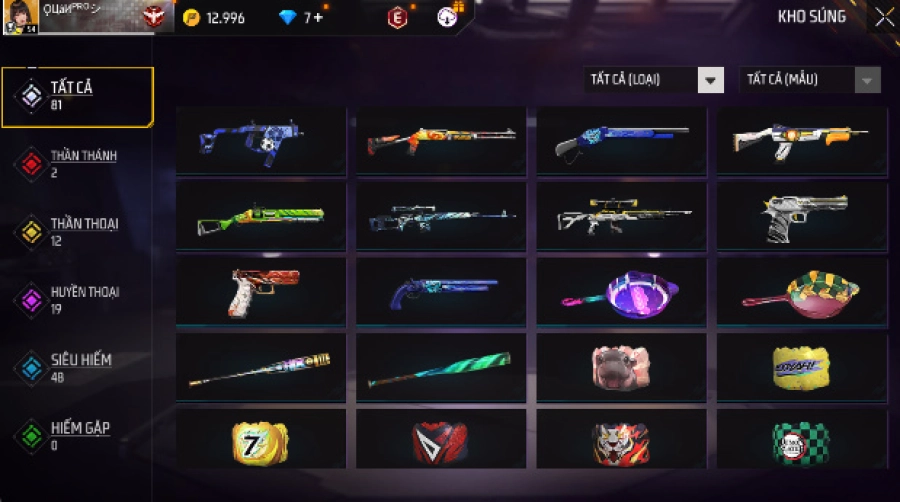Open the Tất Cả (Loại) type dropdown
This screenshot has width=900, height=502.
click(x=654, y=80)
